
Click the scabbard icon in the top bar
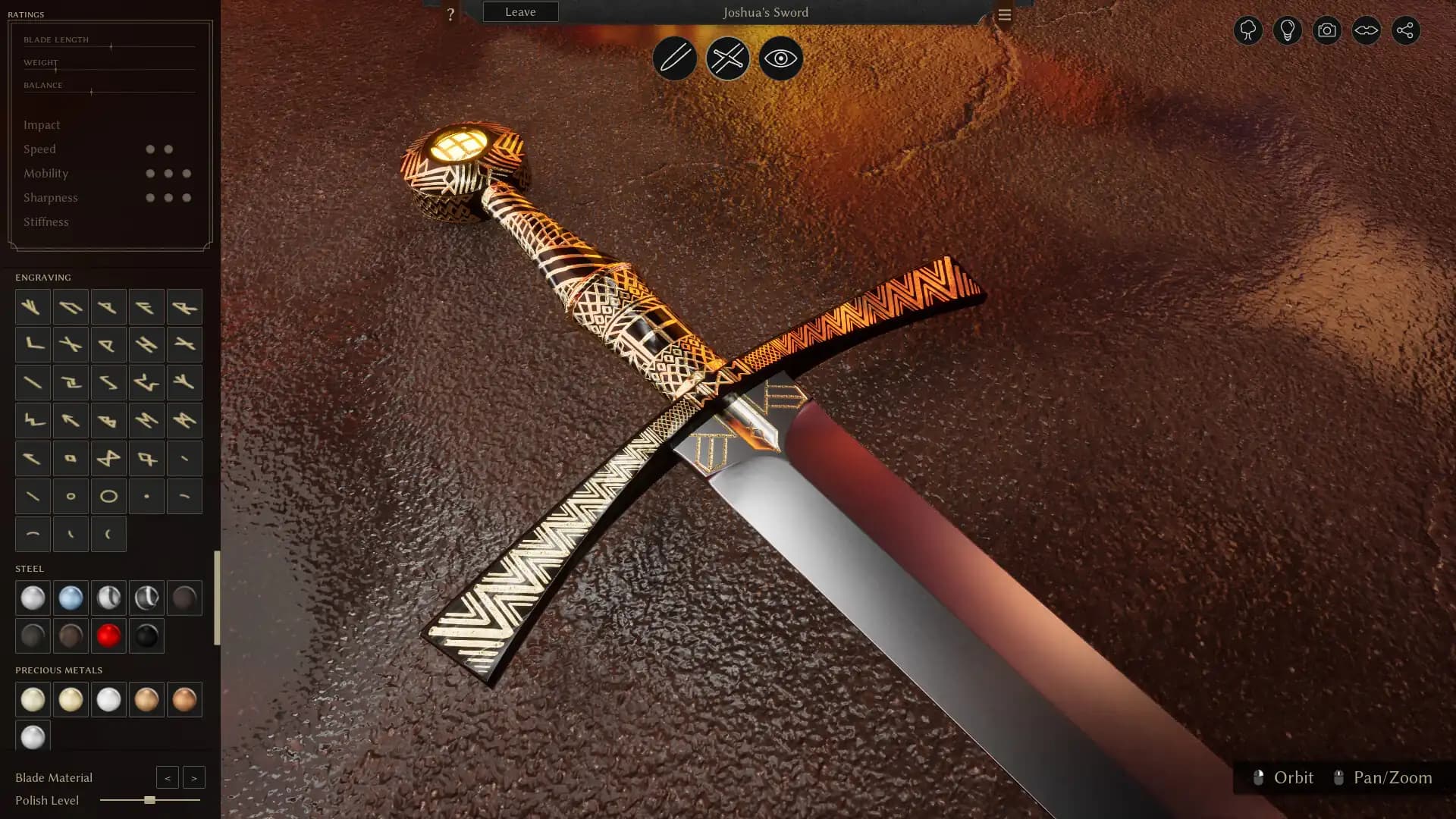point(1366,30)
